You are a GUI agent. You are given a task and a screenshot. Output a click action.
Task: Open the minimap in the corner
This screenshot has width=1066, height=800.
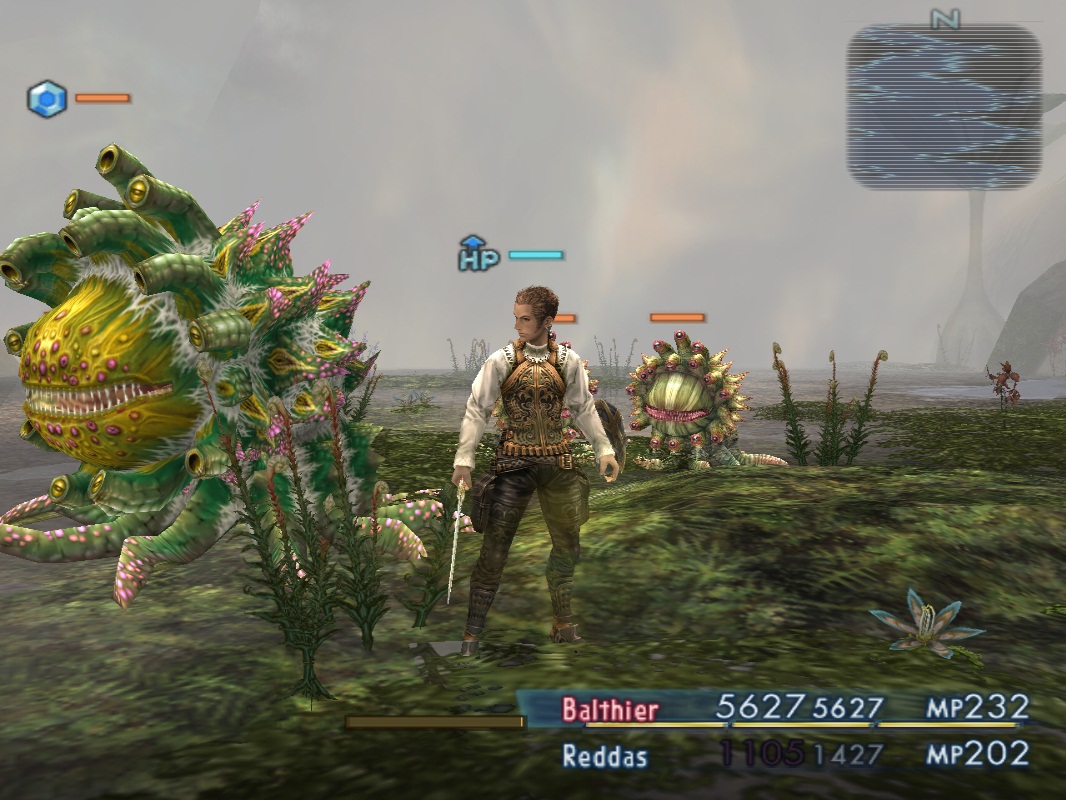click(943, 107)
